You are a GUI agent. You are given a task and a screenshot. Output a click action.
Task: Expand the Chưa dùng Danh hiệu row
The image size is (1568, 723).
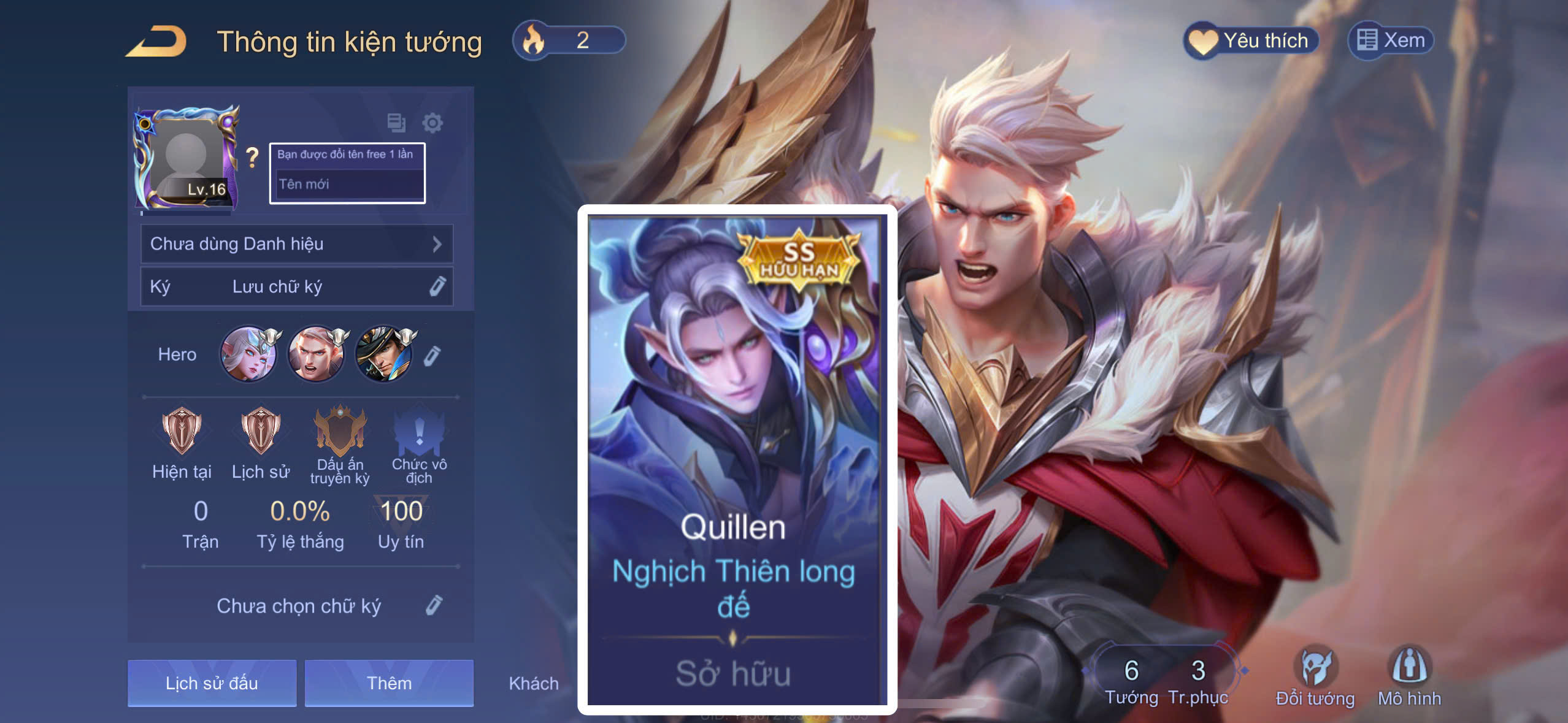coord(297,243)
